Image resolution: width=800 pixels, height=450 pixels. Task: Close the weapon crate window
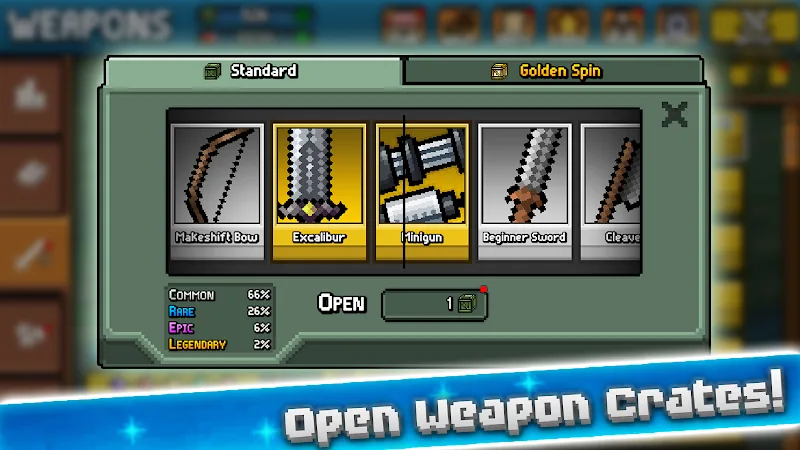675,114
